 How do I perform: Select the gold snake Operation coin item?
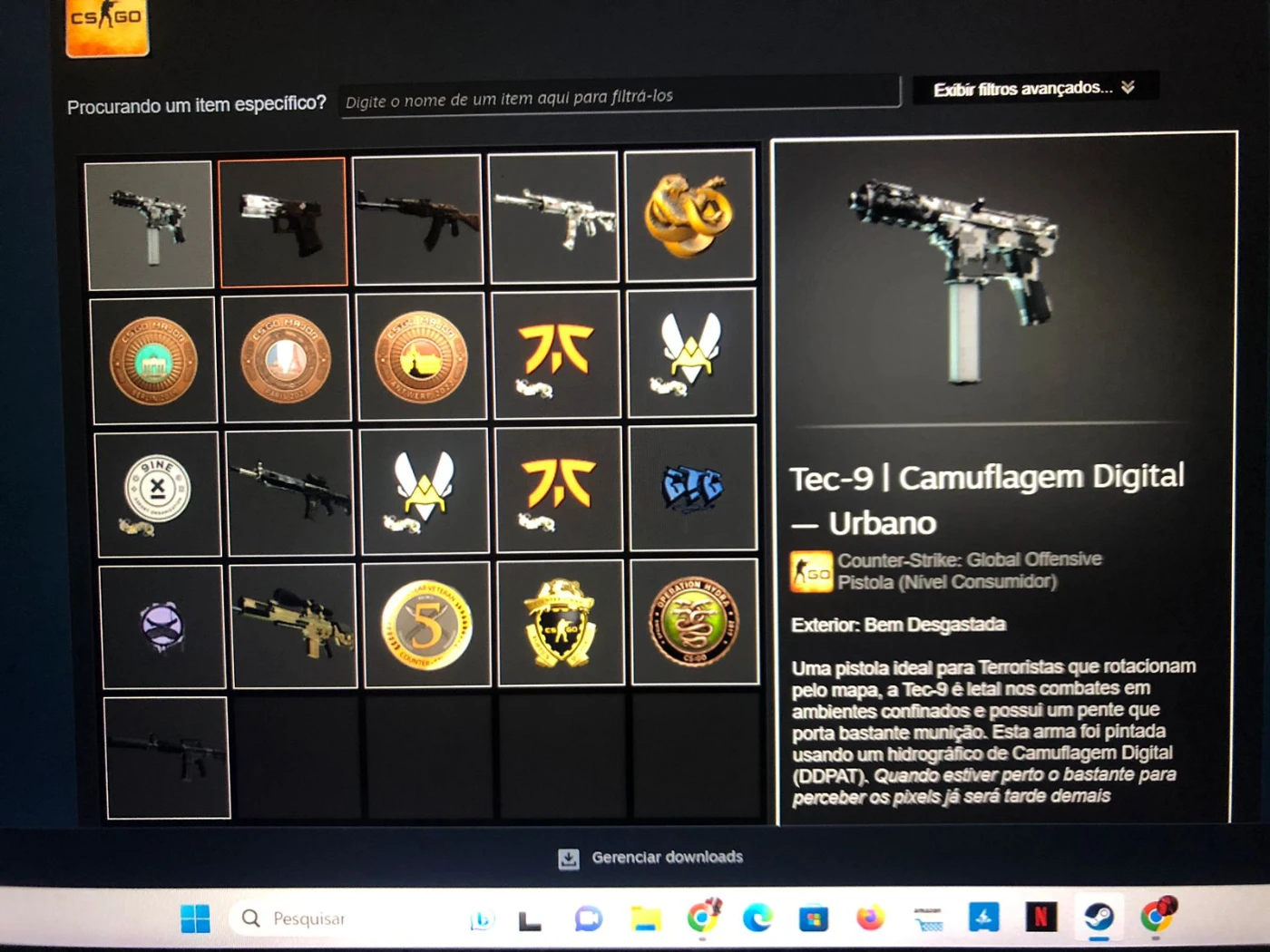coord(689,218)
